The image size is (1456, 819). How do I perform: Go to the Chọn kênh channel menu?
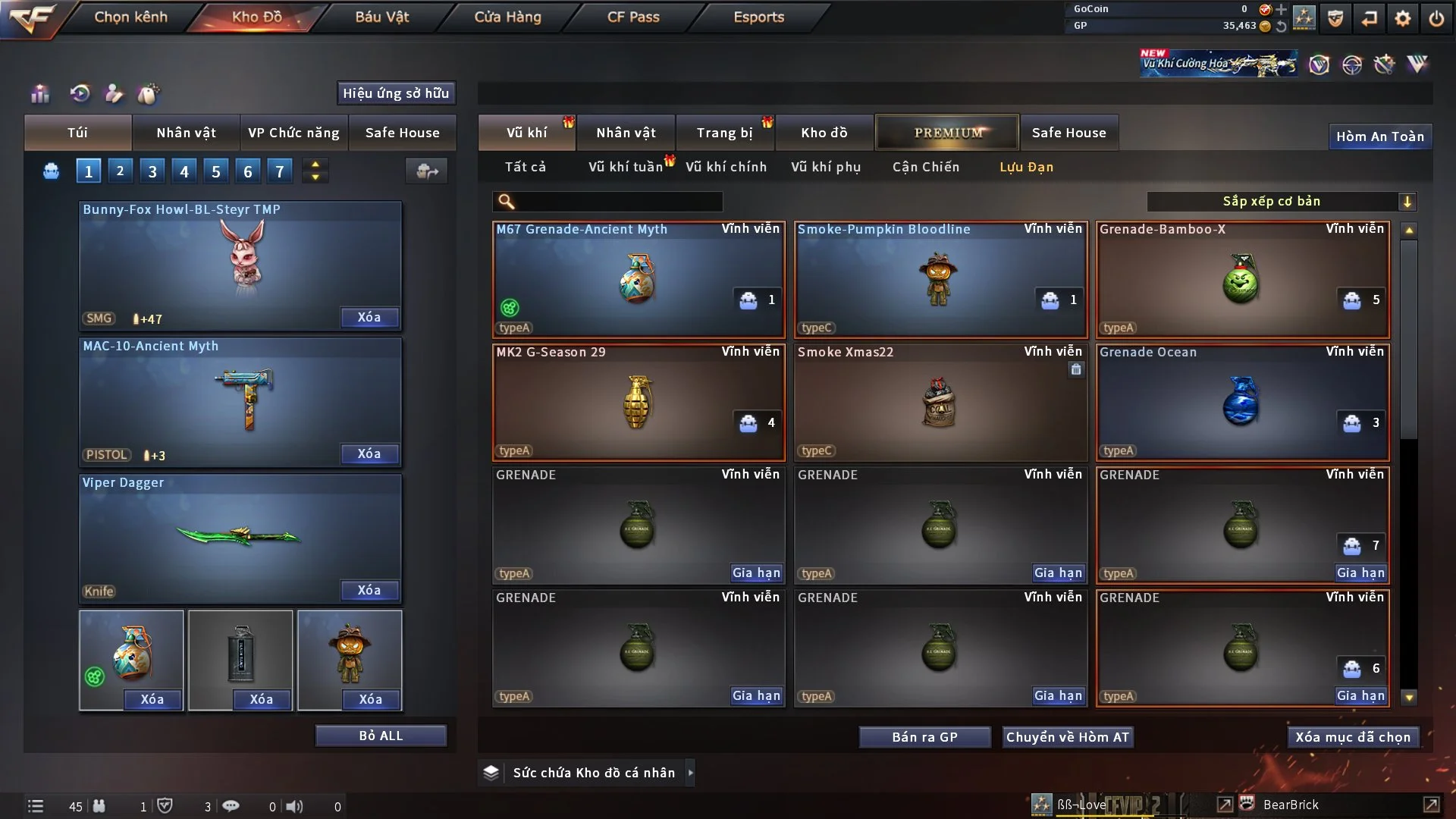coord(130,17)
